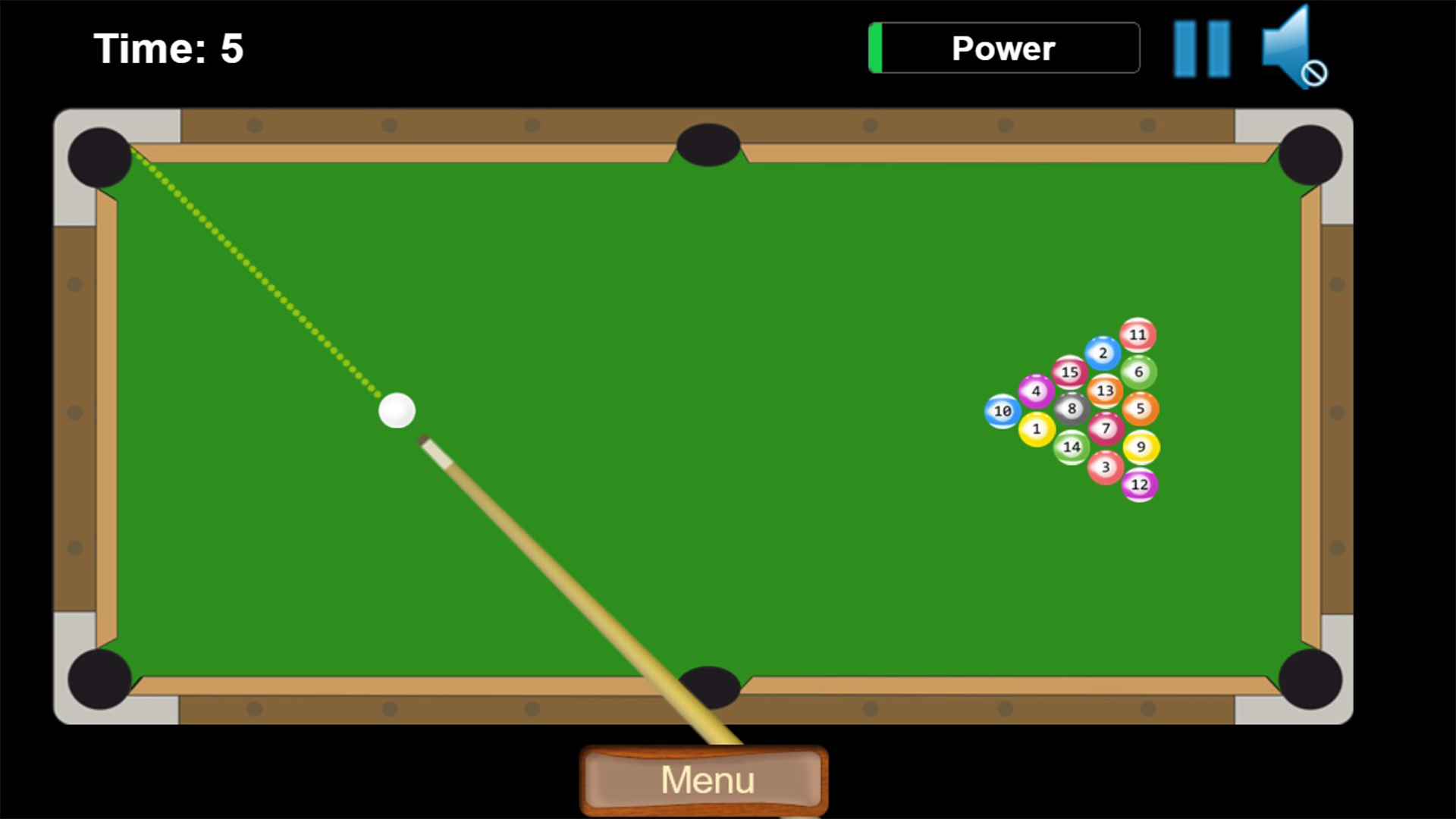Click the orange 13 ball

pyautogui.click(x=1106, y=390)
